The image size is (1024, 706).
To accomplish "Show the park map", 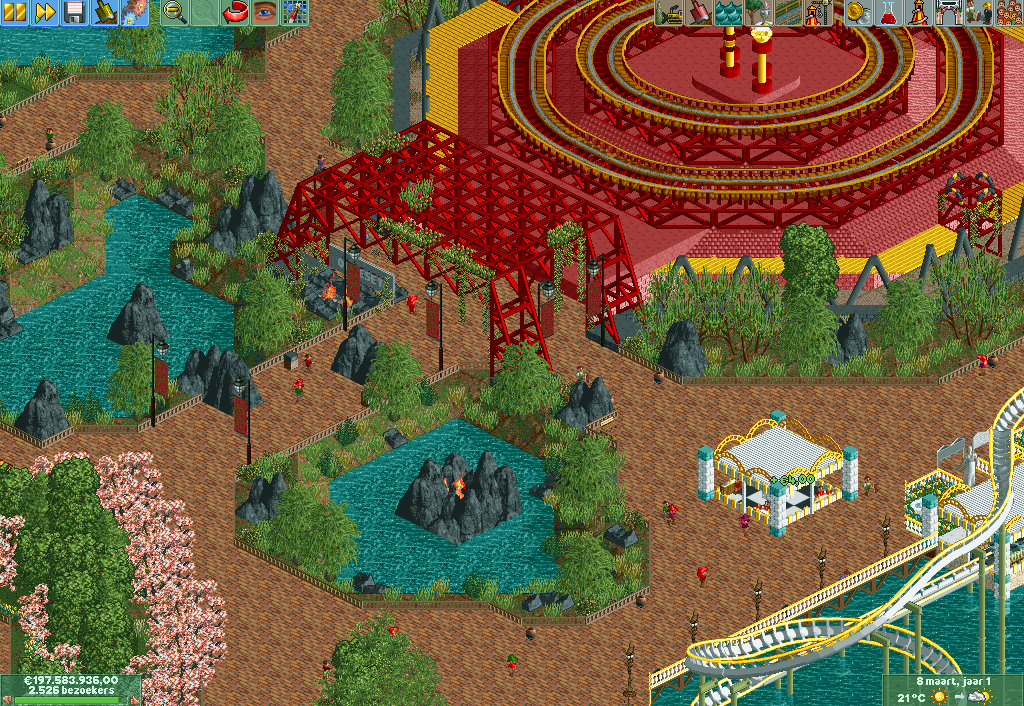I will pos(295,12).
